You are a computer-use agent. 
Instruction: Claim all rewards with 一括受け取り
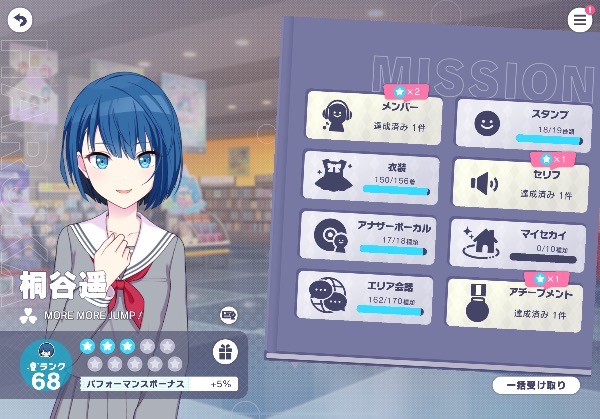pyautogui.click(x=536, y=385)
